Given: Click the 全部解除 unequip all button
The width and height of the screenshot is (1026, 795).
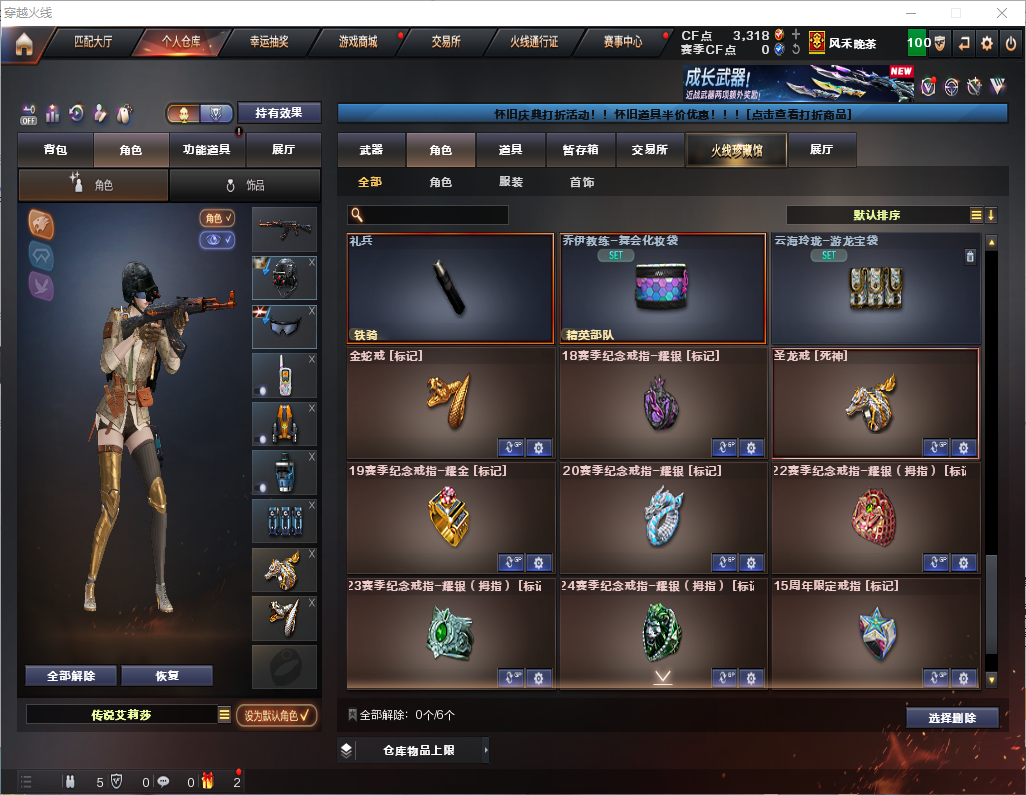Looking at the screenshot, I should tap(71, 675).
